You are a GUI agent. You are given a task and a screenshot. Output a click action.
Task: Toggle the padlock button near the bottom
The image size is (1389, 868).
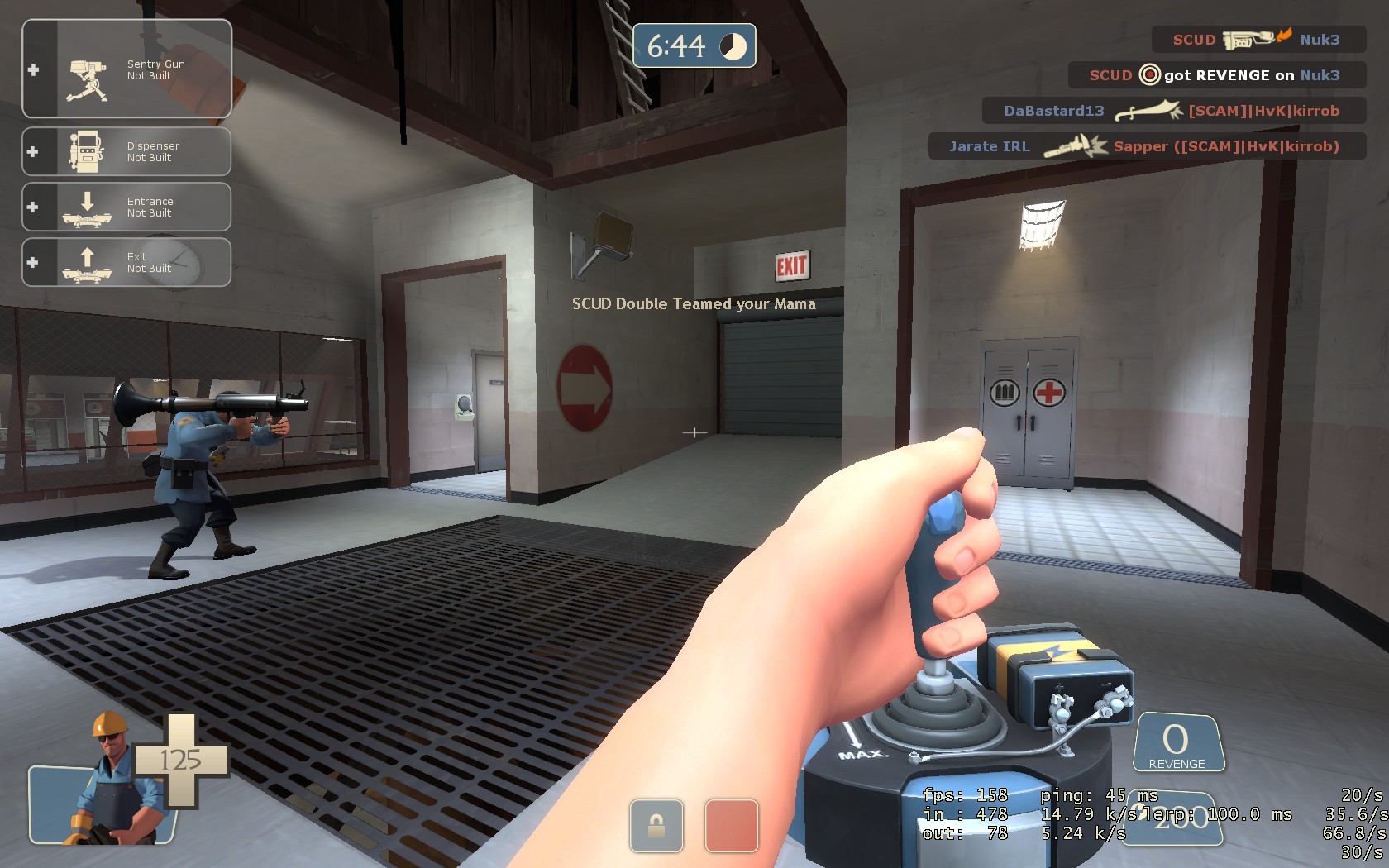[x=656, y=827]
